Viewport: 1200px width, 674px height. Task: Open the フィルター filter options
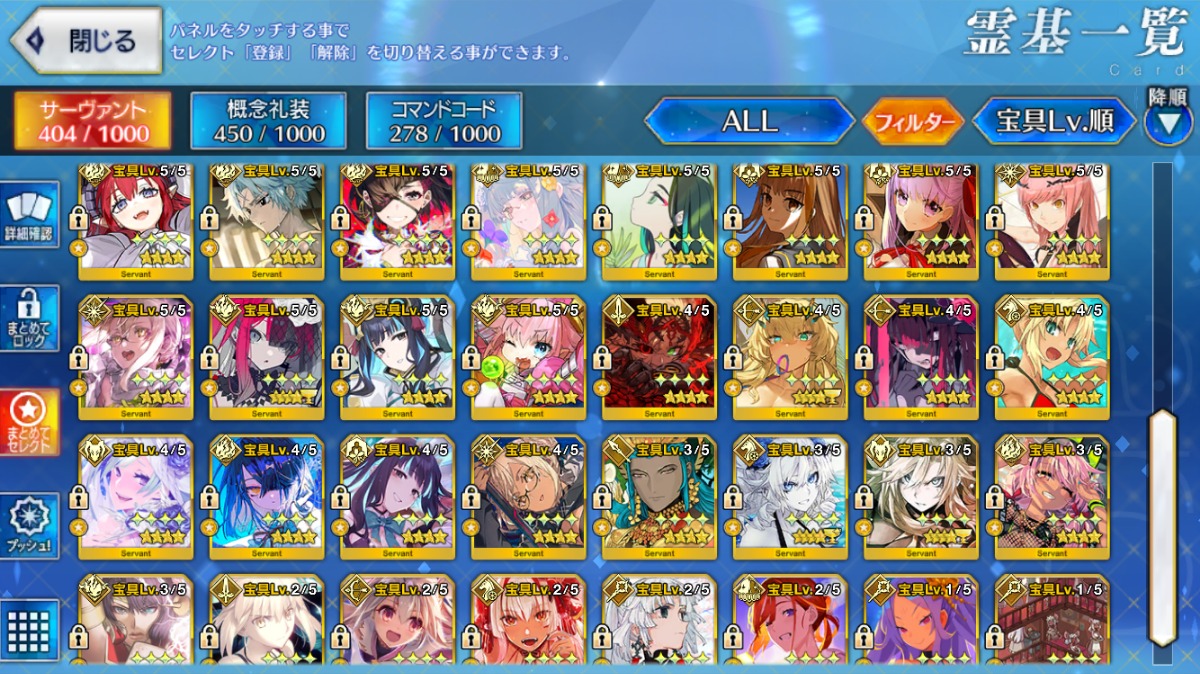pyautogui.click(x=913, y=123)
